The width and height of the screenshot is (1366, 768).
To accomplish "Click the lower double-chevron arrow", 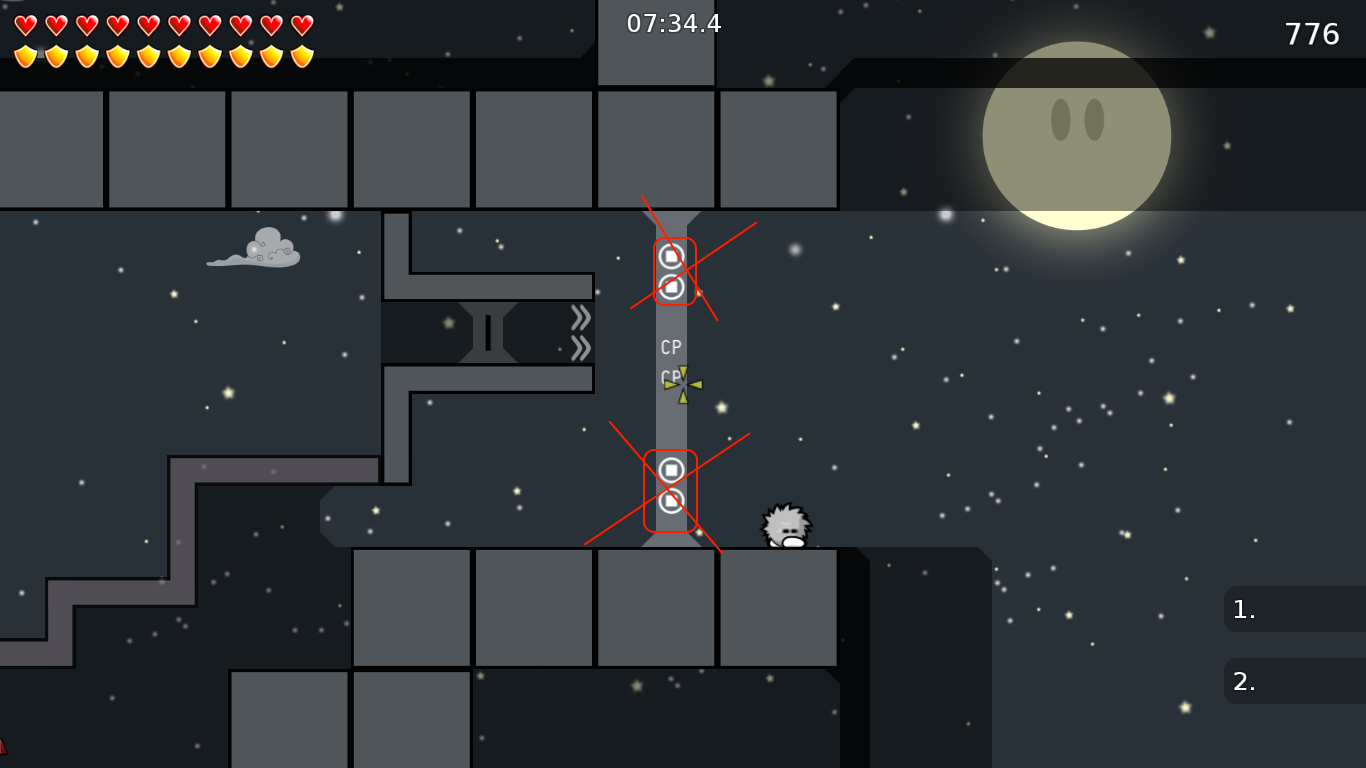I will (x=580, y=347).
